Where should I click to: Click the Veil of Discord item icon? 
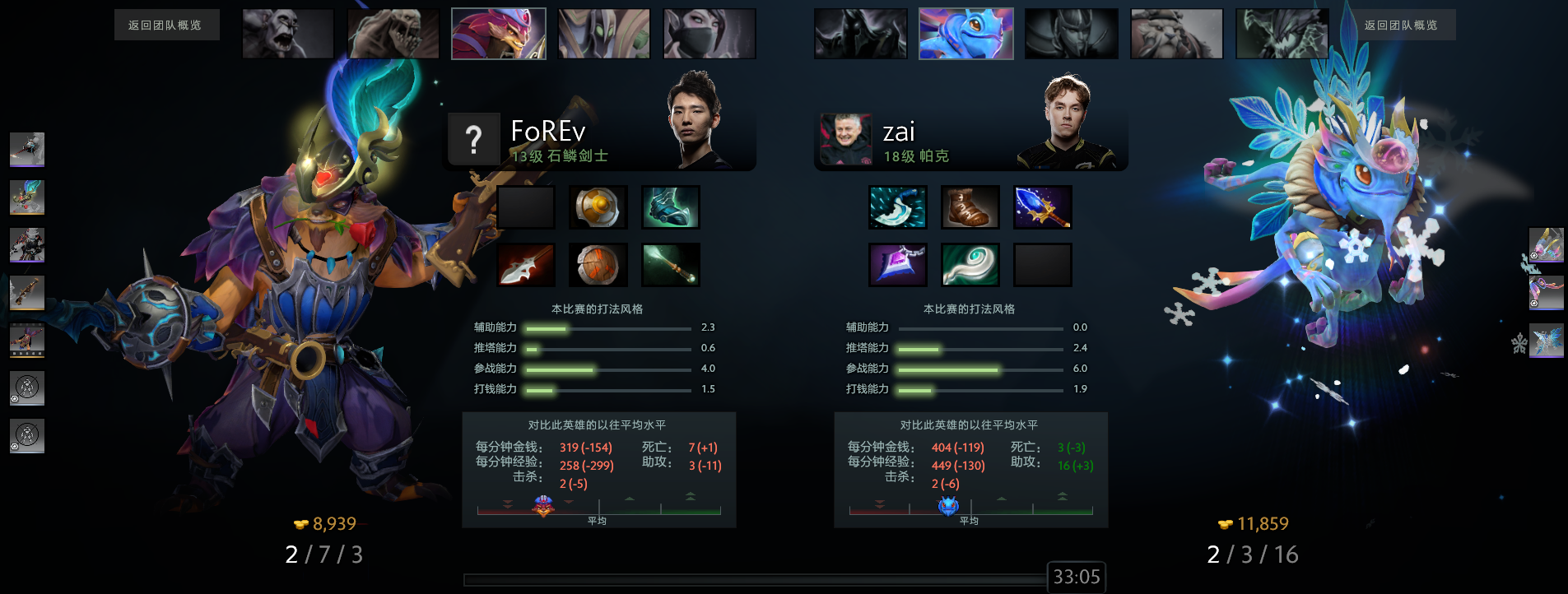coord(898,265)
